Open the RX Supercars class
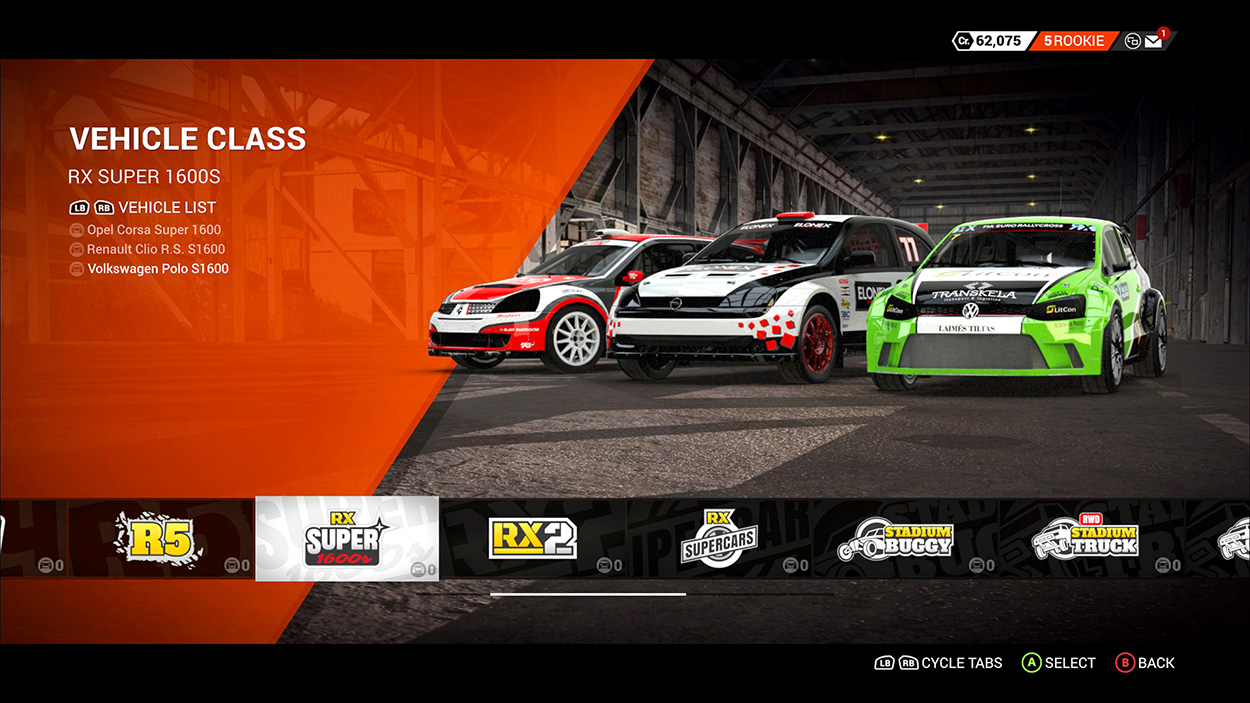 719,538
